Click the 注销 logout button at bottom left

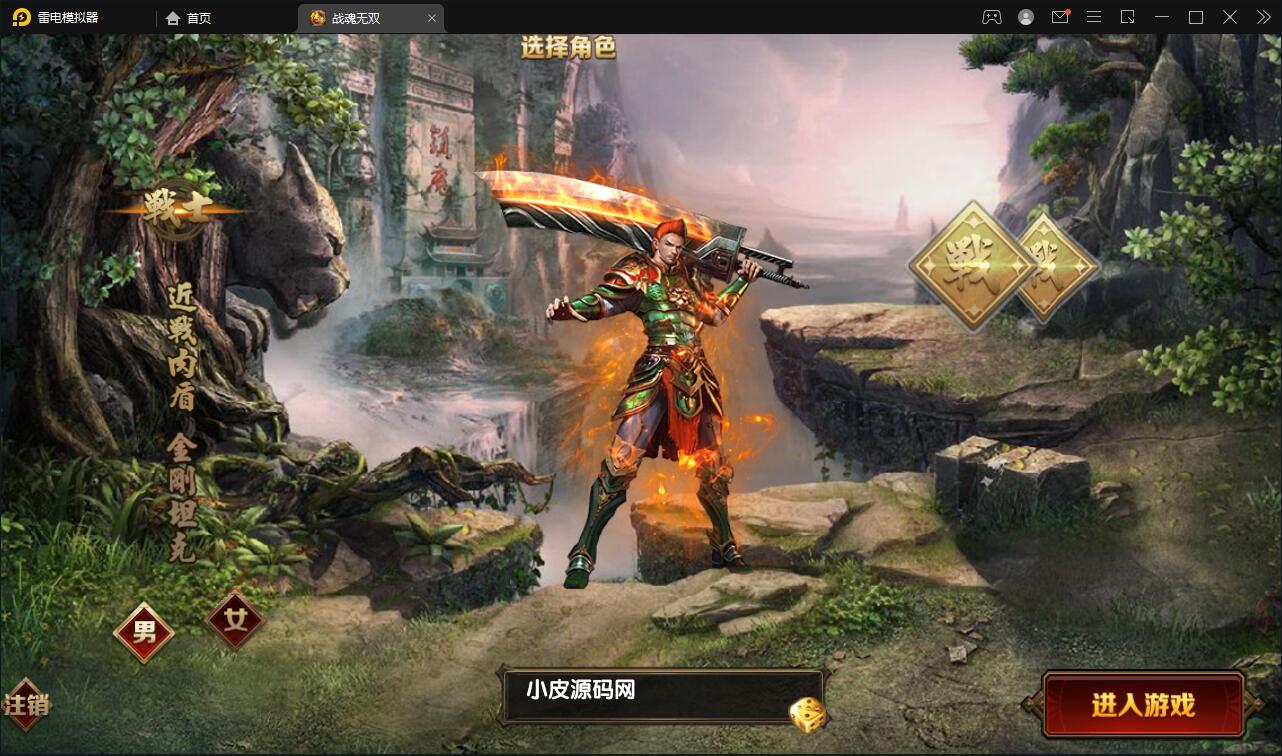[28, 704]
